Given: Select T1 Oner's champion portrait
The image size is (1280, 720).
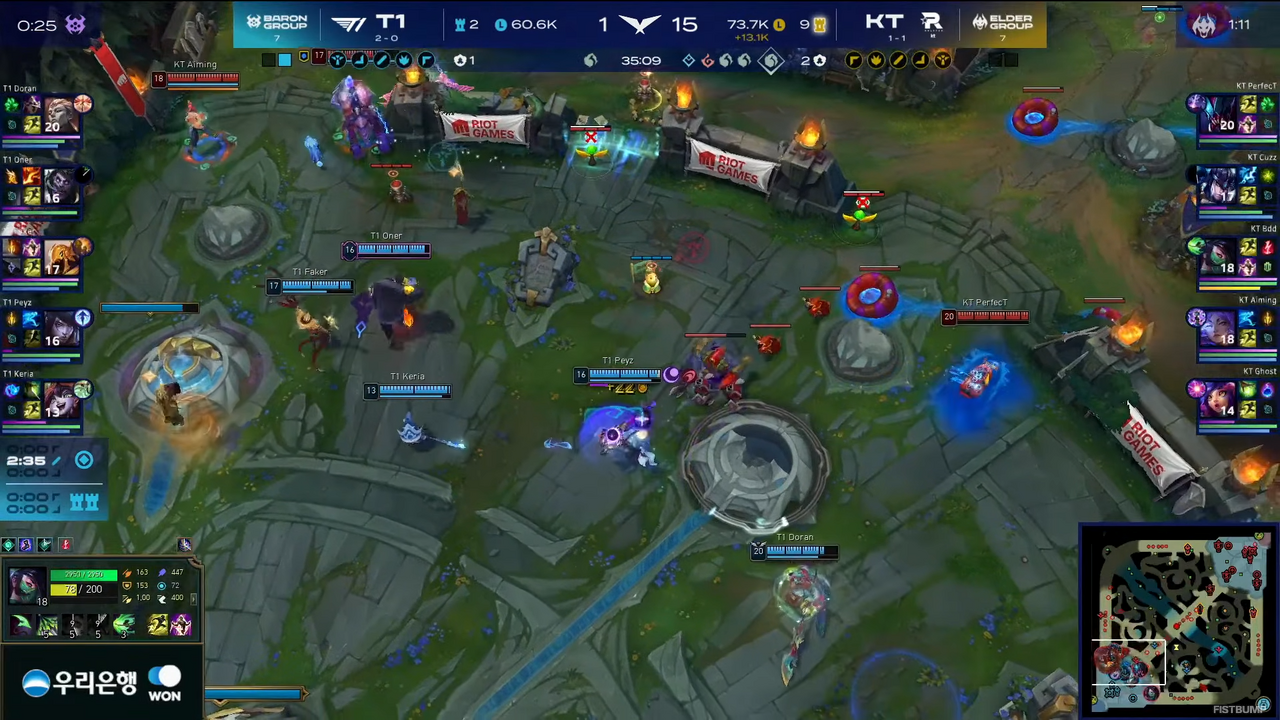Looking at the screenshot, I should (x=58, y=186).
